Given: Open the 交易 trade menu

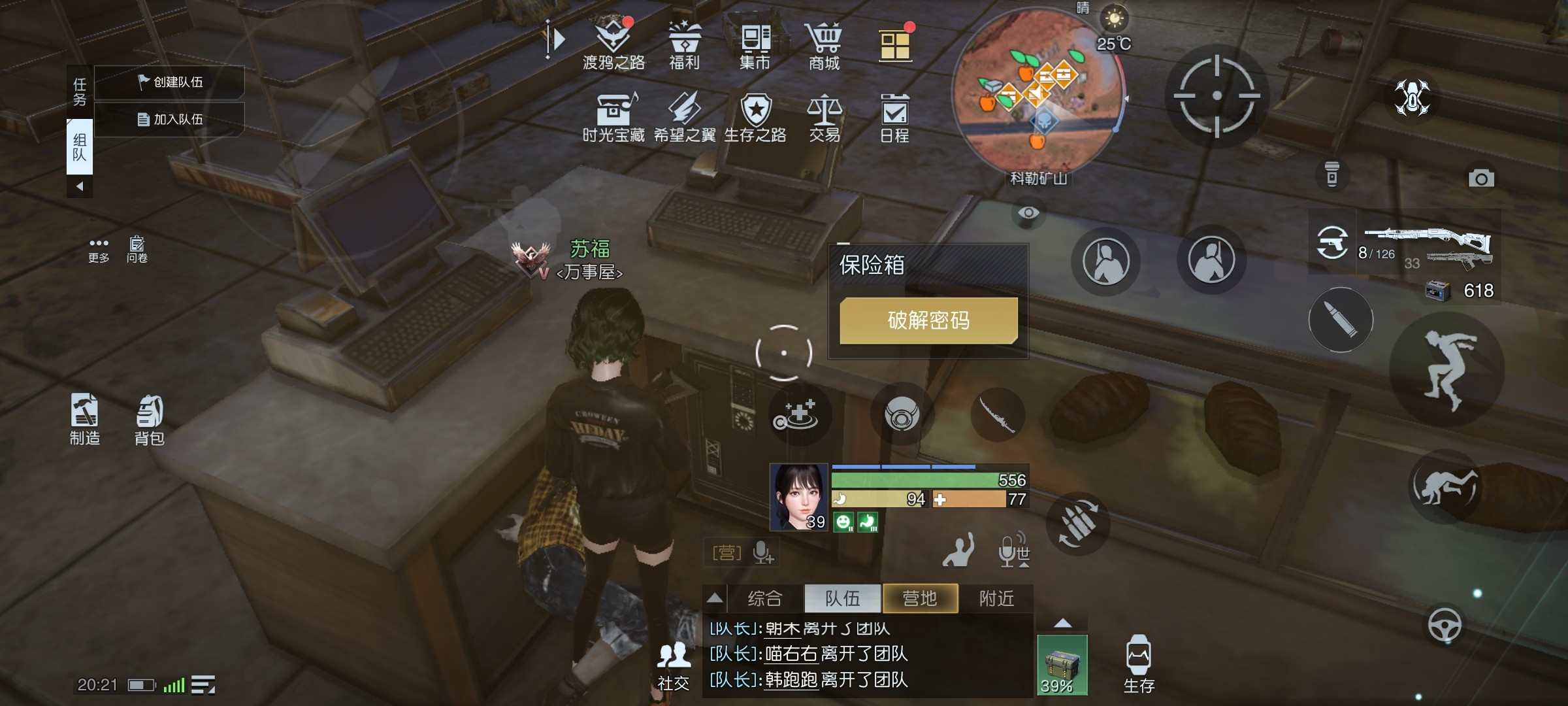Looking at the screenshot, I should 825,116.
